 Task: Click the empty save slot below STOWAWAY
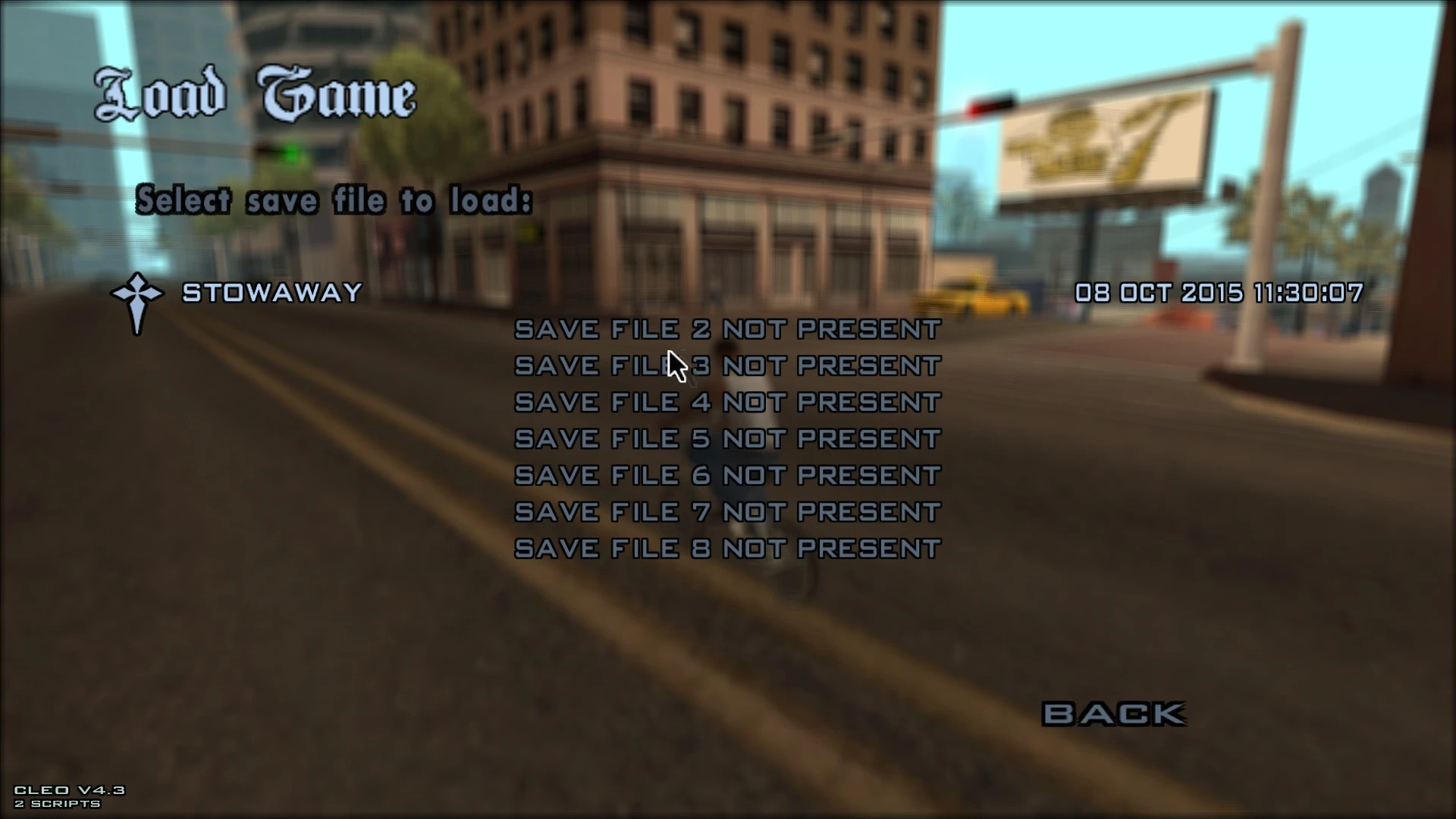pos(726,329)
